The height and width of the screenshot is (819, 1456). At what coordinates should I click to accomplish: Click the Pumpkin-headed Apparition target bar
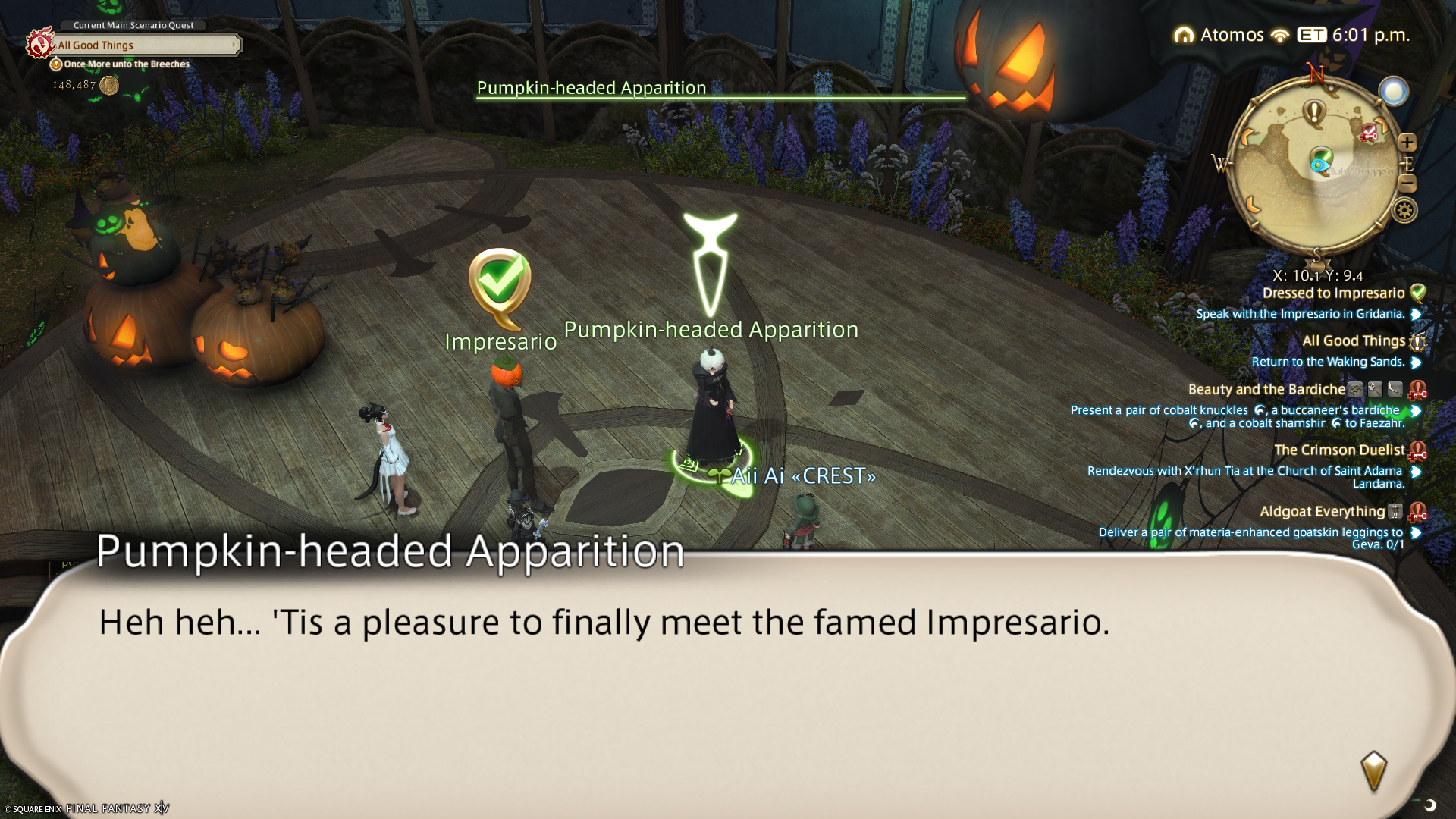point(720,89)
